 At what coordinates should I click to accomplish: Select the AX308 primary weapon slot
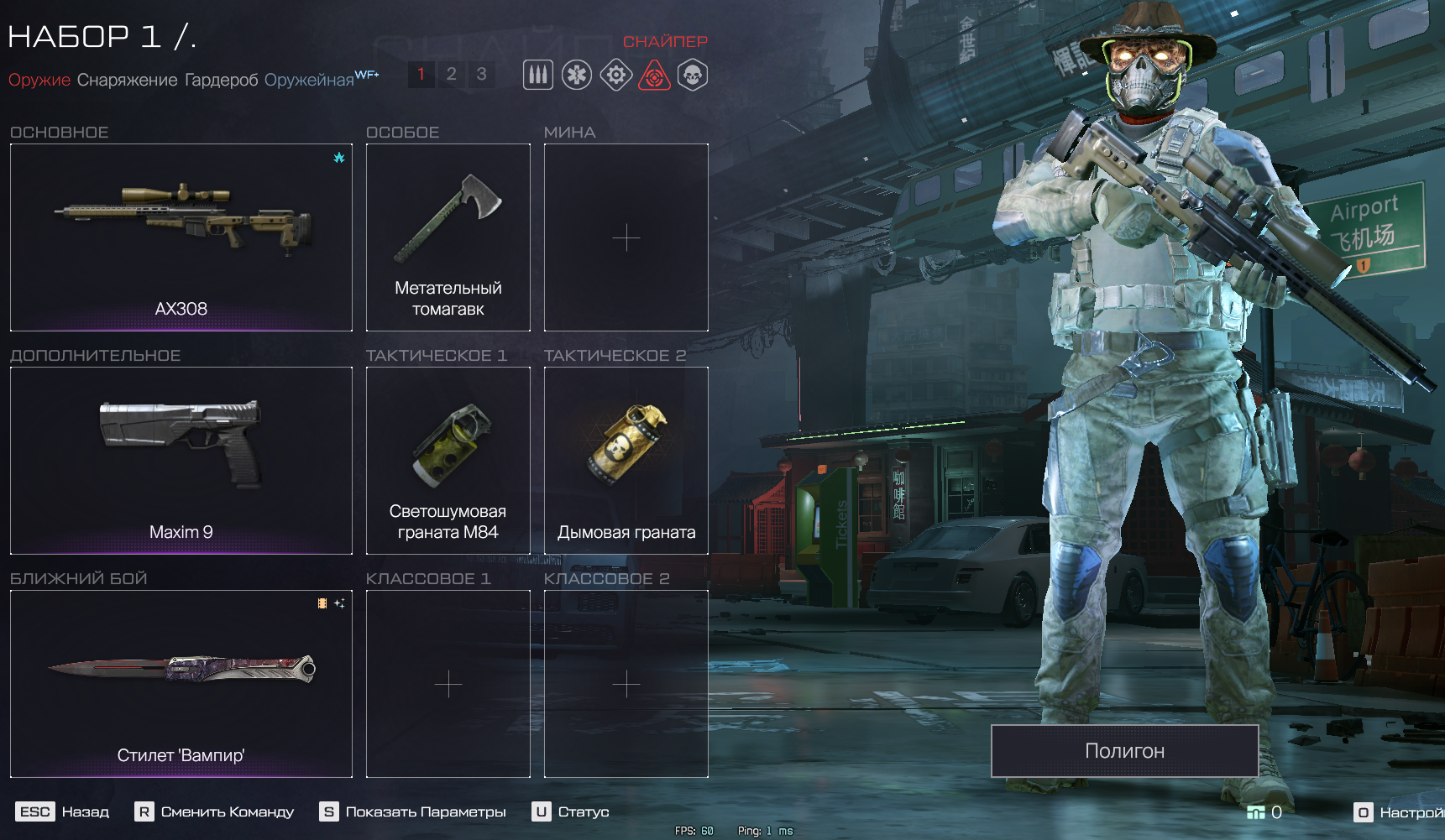point(181,237)
